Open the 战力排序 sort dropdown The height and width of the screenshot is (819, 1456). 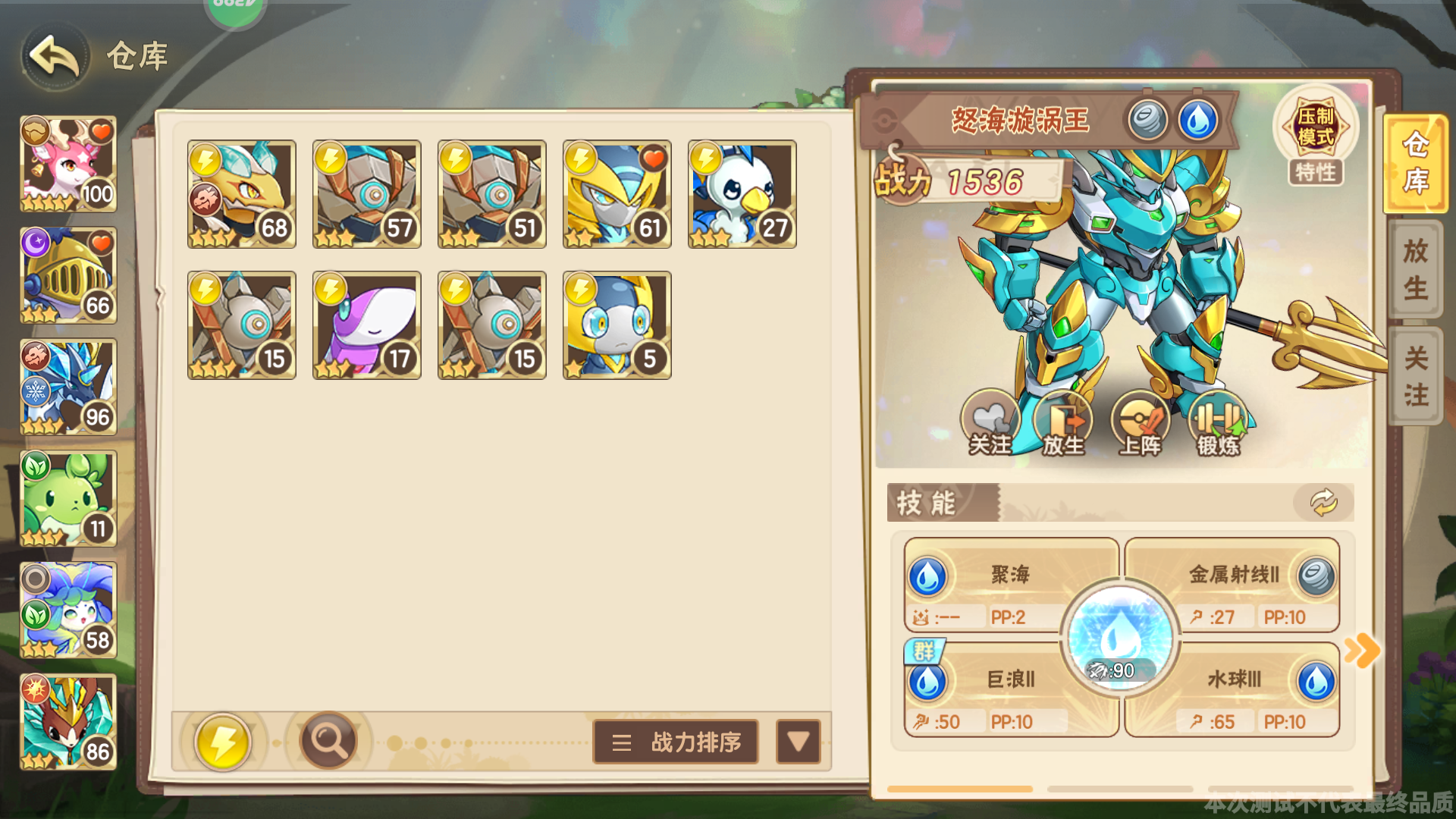(x=675, y=742)
